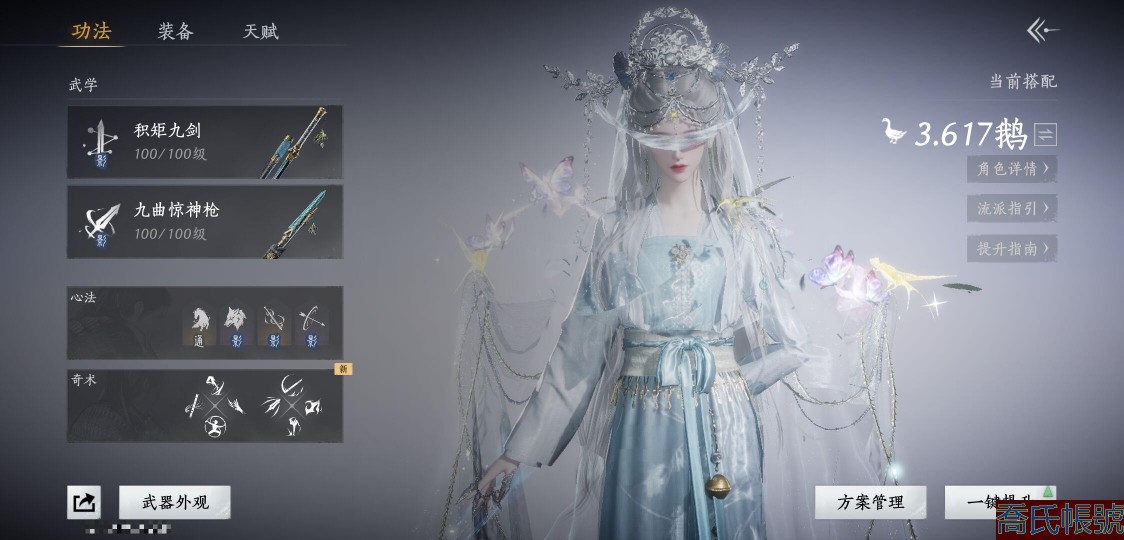The height and width of the screenshot is (540, 1124).
Task: Open 流派指引 style guide
Action: pyautogui.click(x=1011, y=209)
